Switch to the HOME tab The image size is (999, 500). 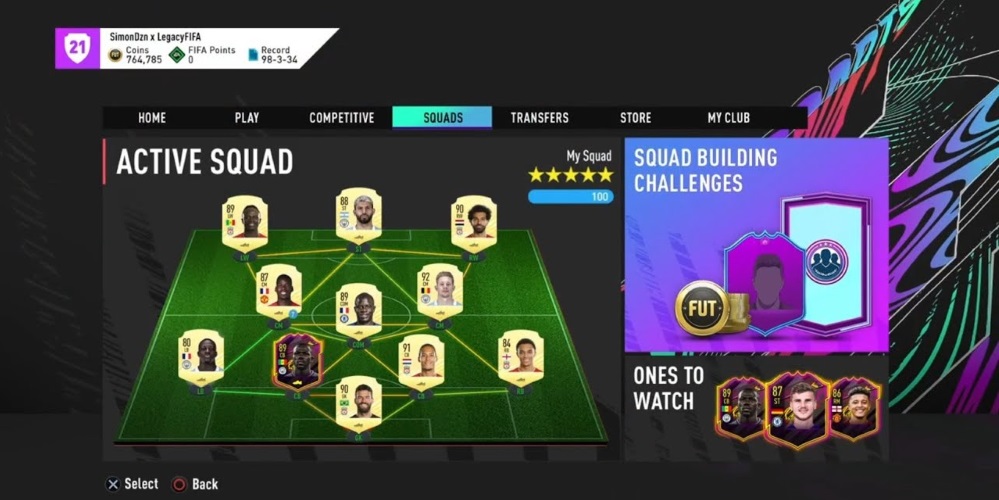[x=152, y=118]
